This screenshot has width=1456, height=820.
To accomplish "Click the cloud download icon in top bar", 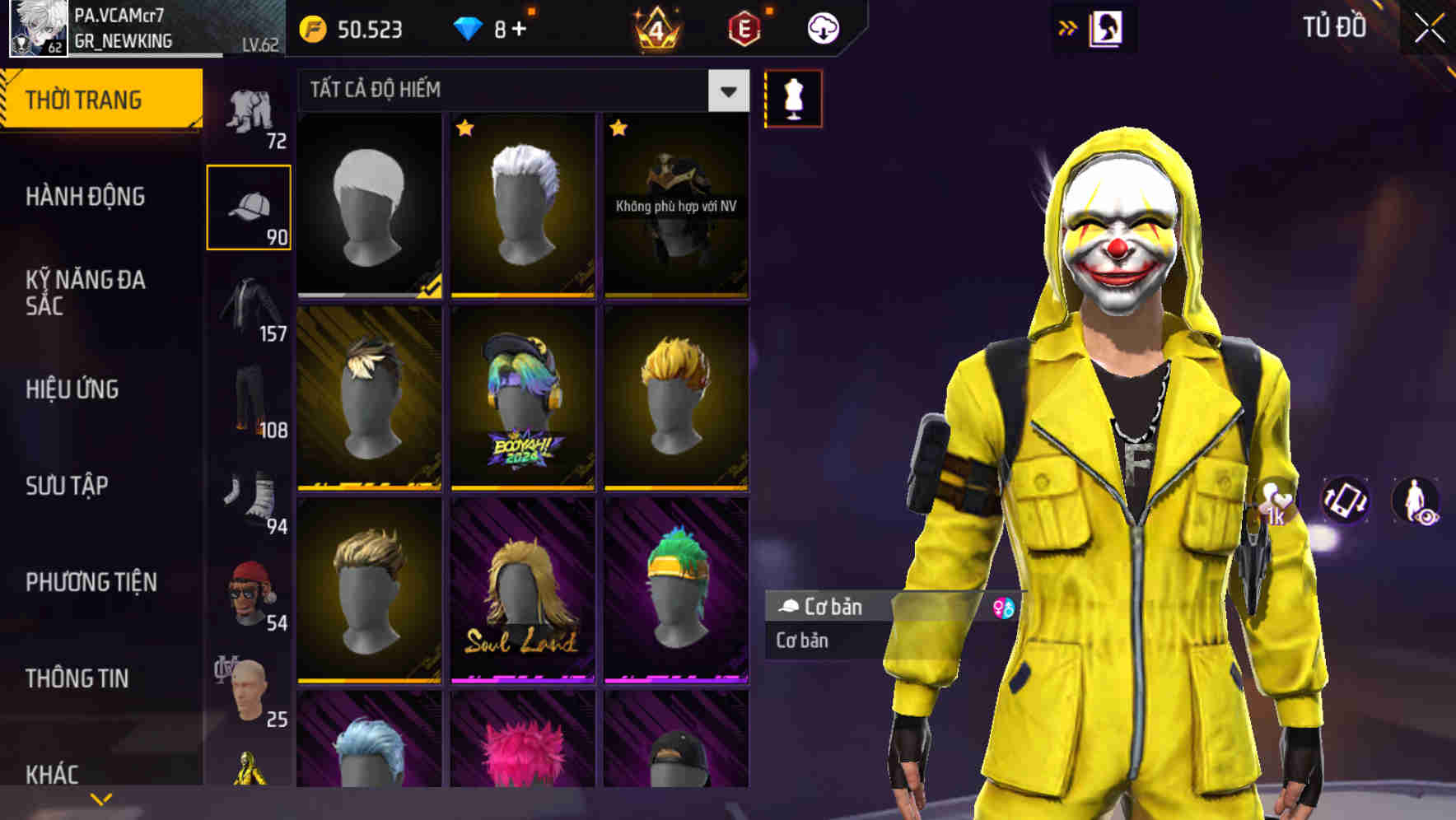I will (823, 27).
